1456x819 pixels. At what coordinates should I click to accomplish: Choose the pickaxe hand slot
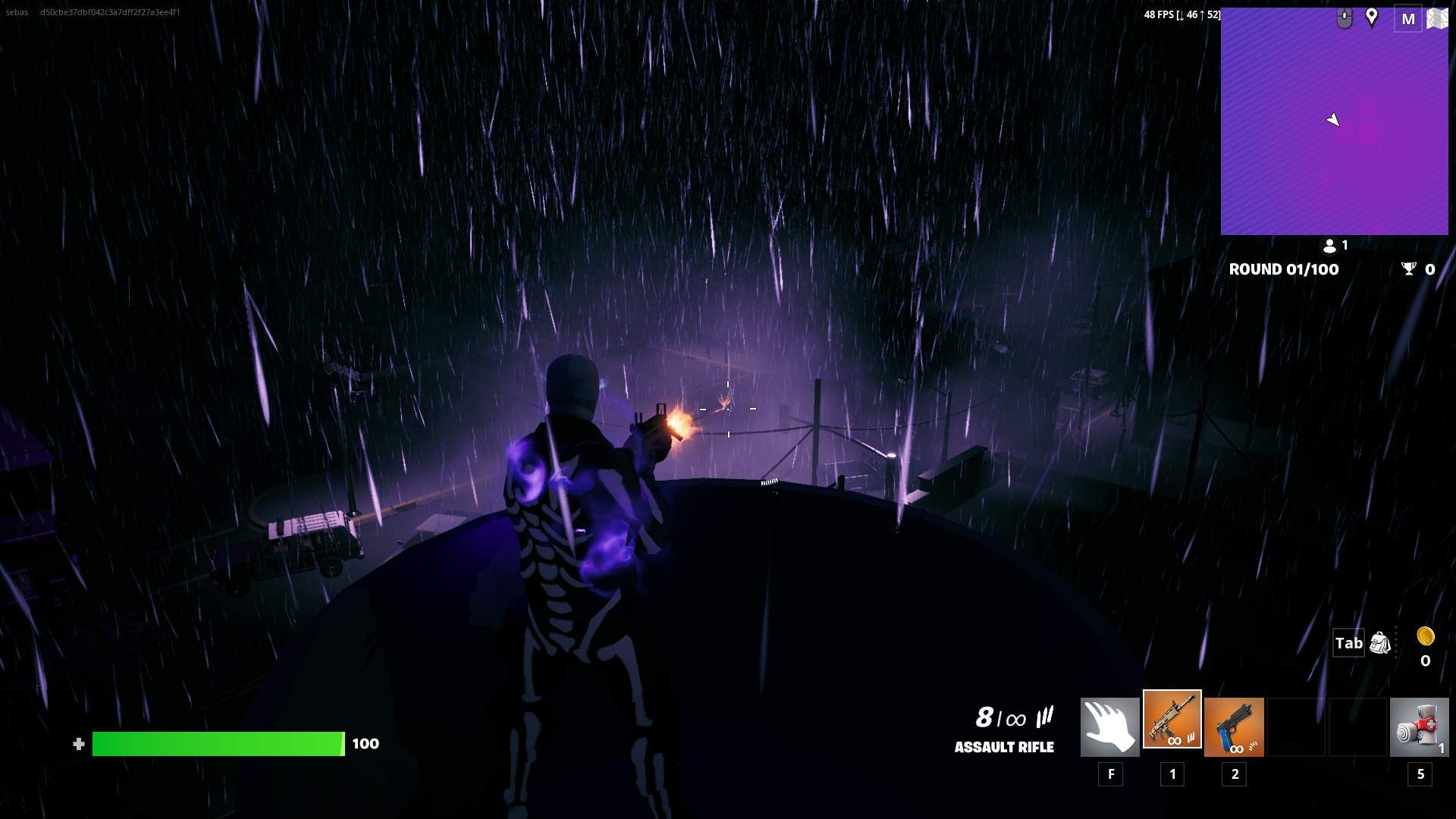[x=1109, y=727]
